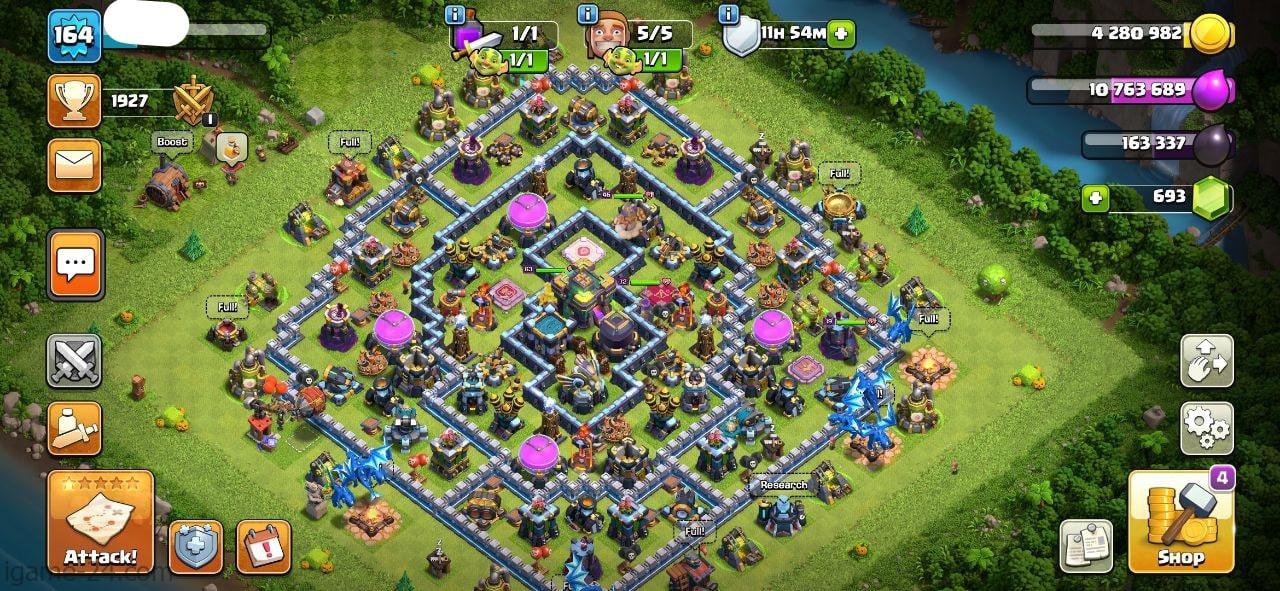
Task: Open the blue shield plus button
Action: (195, 547)
